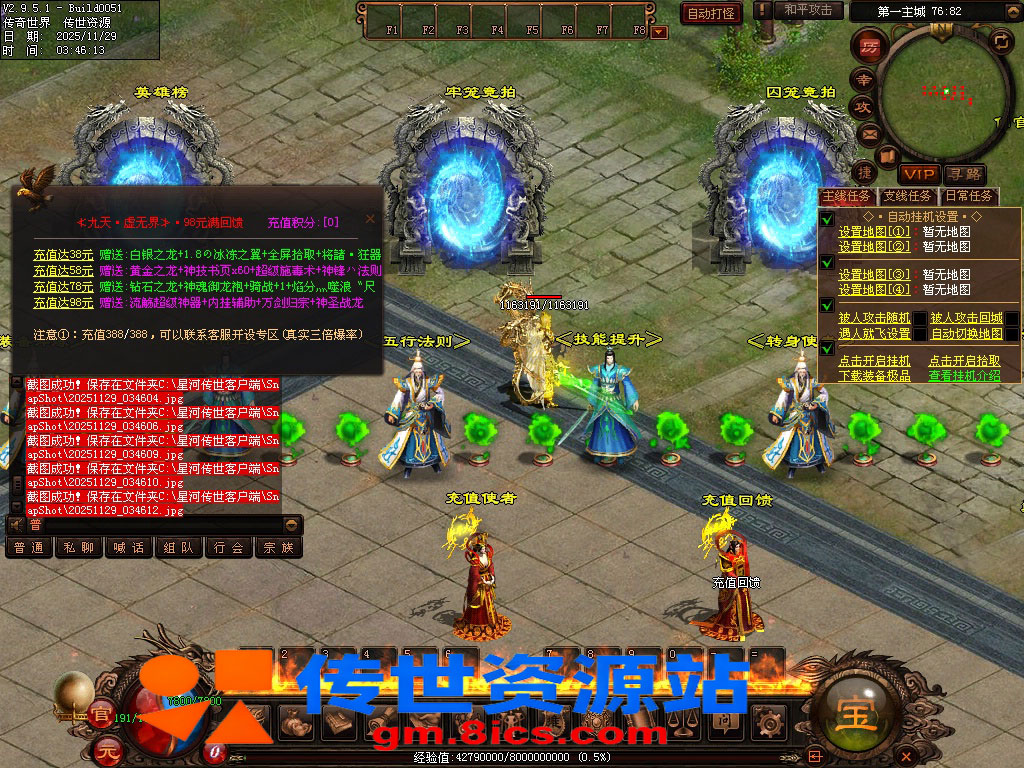Toggle the 自动打怪 auto-fight button

711,13
